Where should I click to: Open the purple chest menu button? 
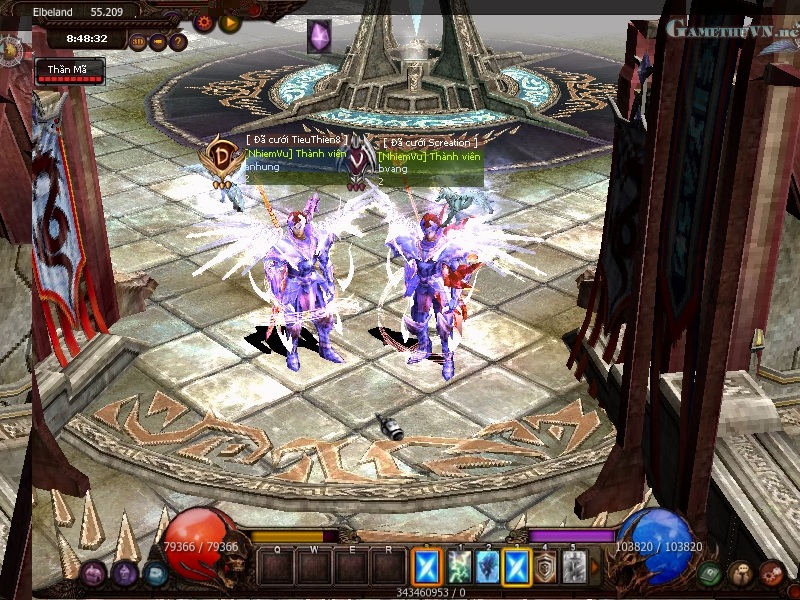93,574
